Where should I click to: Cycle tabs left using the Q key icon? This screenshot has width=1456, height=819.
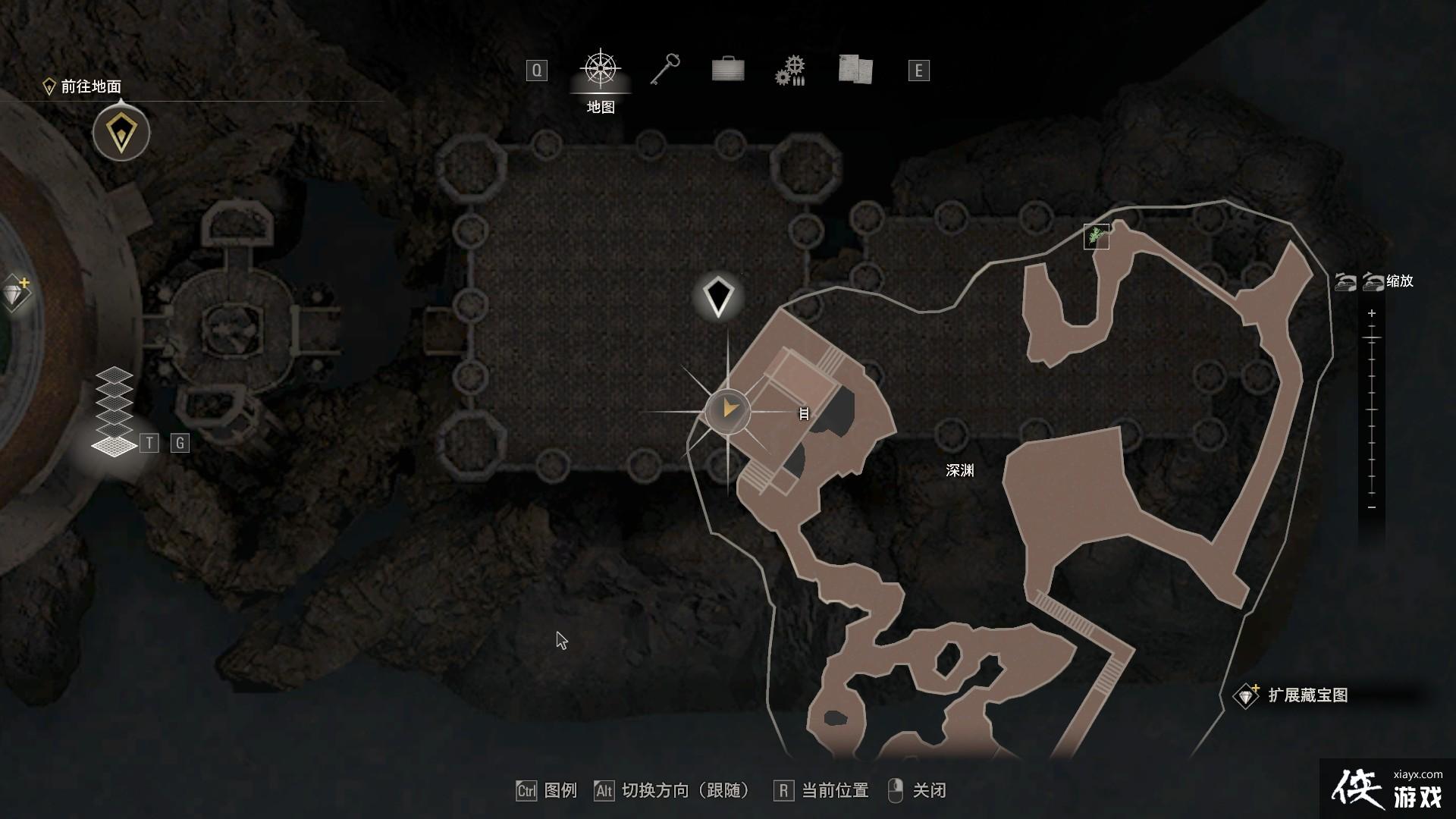[537, 70]
